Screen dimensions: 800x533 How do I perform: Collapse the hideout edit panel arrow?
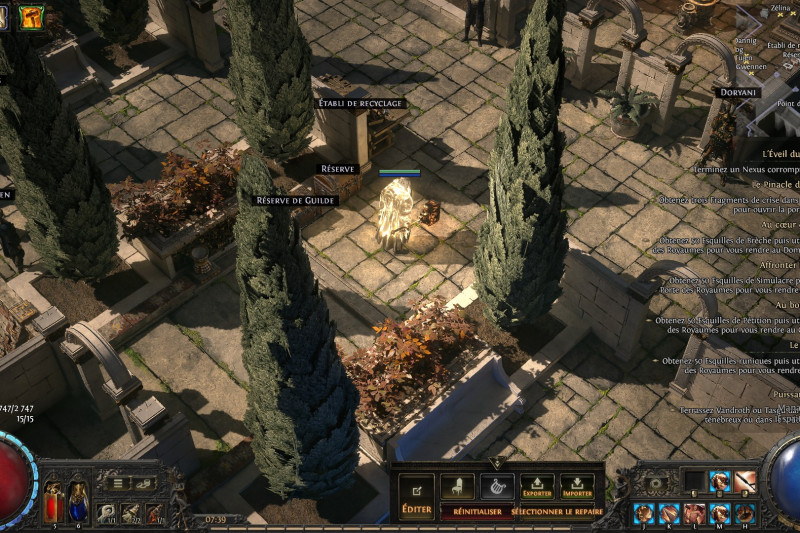[497, 464]
